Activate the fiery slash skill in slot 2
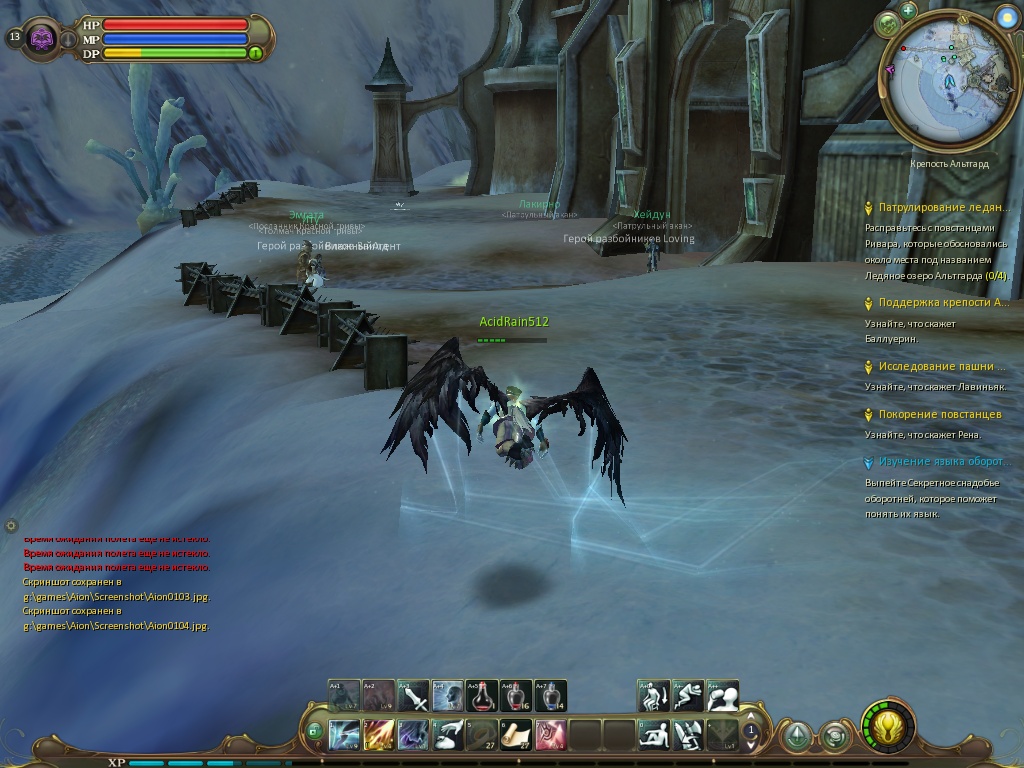The image size is (1024, 768). point(379,735)
